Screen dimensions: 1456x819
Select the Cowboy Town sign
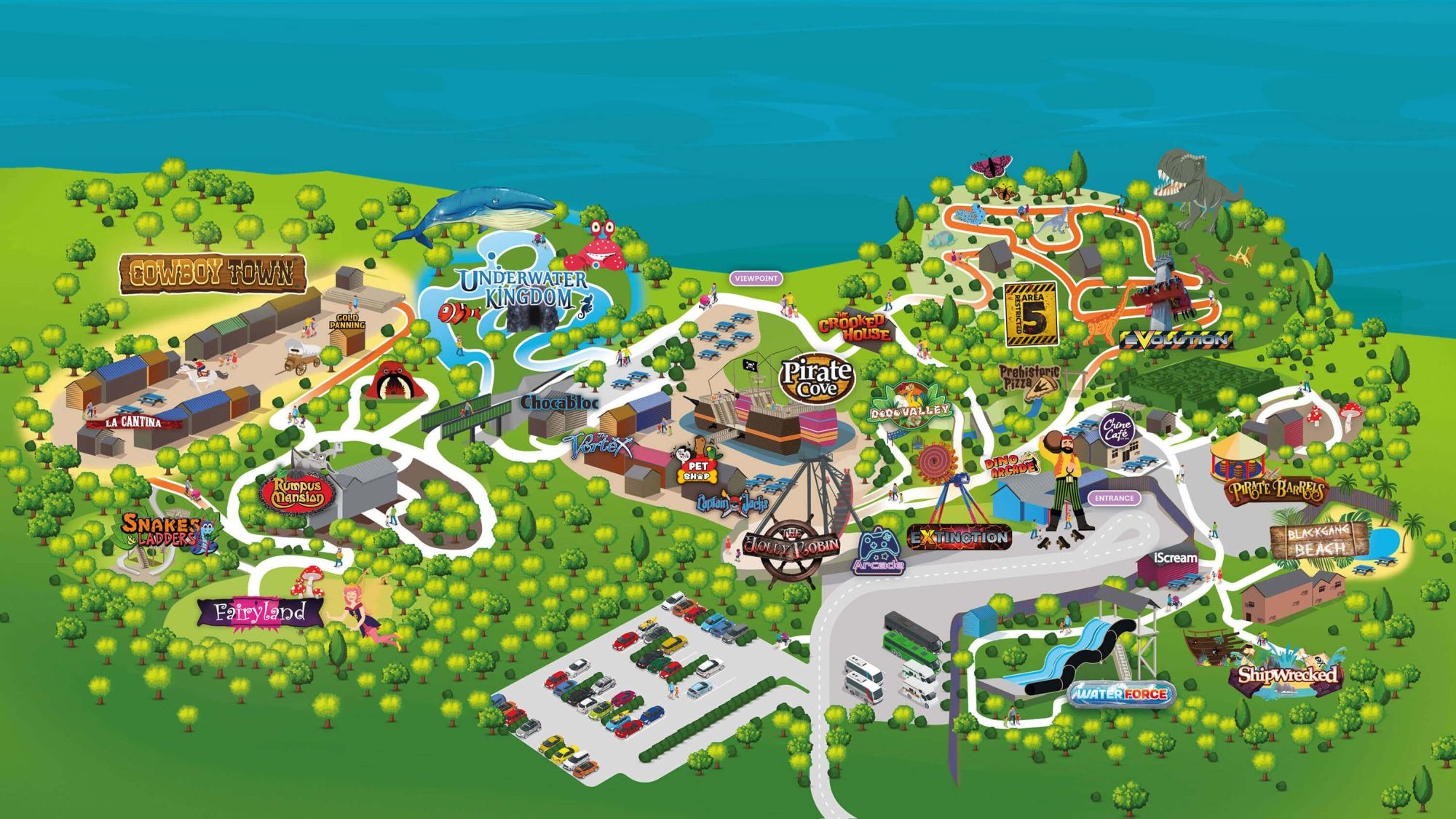(212, 273)
